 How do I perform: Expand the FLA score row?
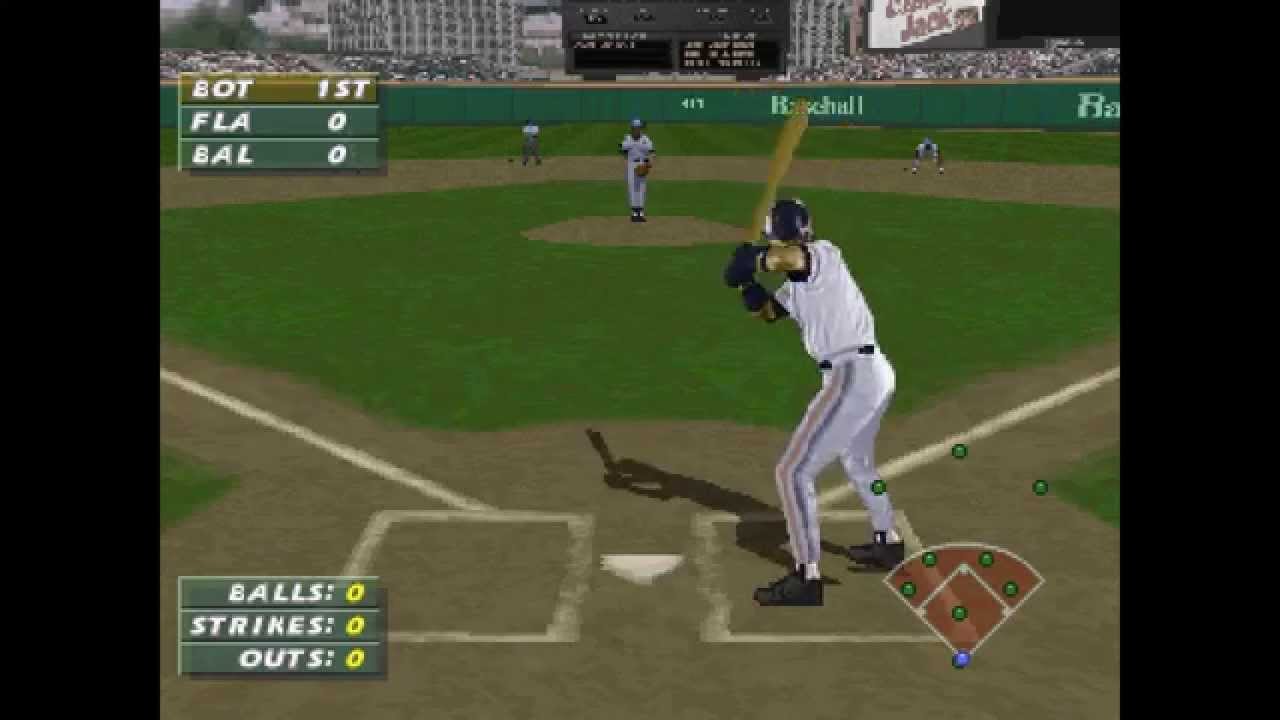pos(281,122)
